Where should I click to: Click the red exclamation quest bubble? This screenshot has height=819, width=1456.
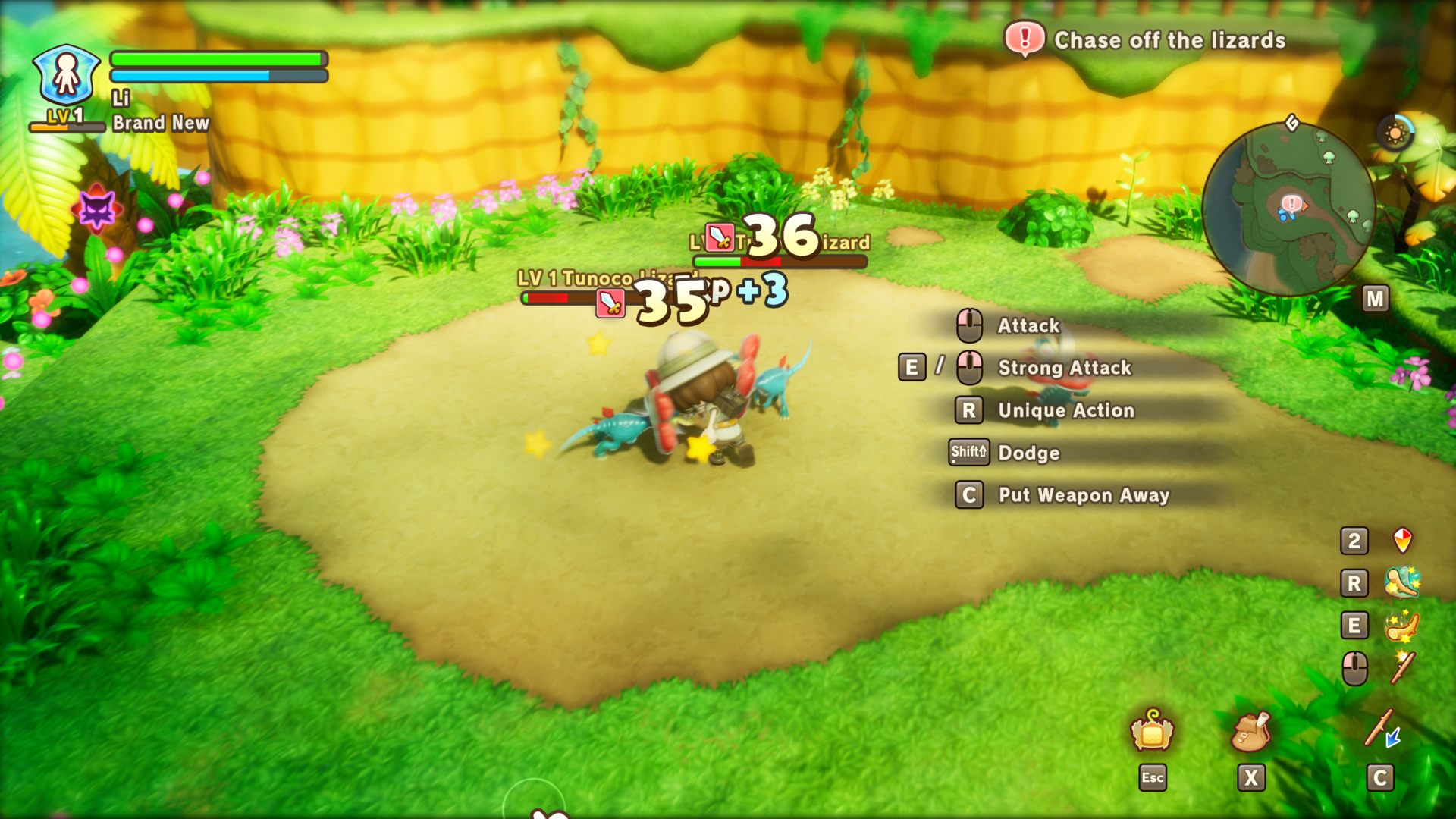(1025, 38)
